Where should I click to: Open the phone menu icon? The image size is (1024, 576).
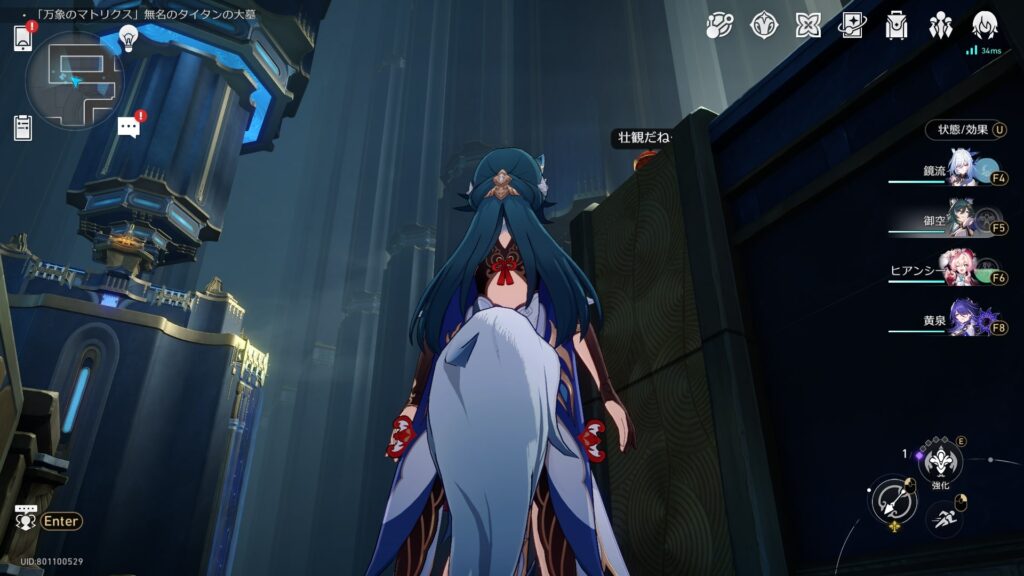tap(23, 39)
